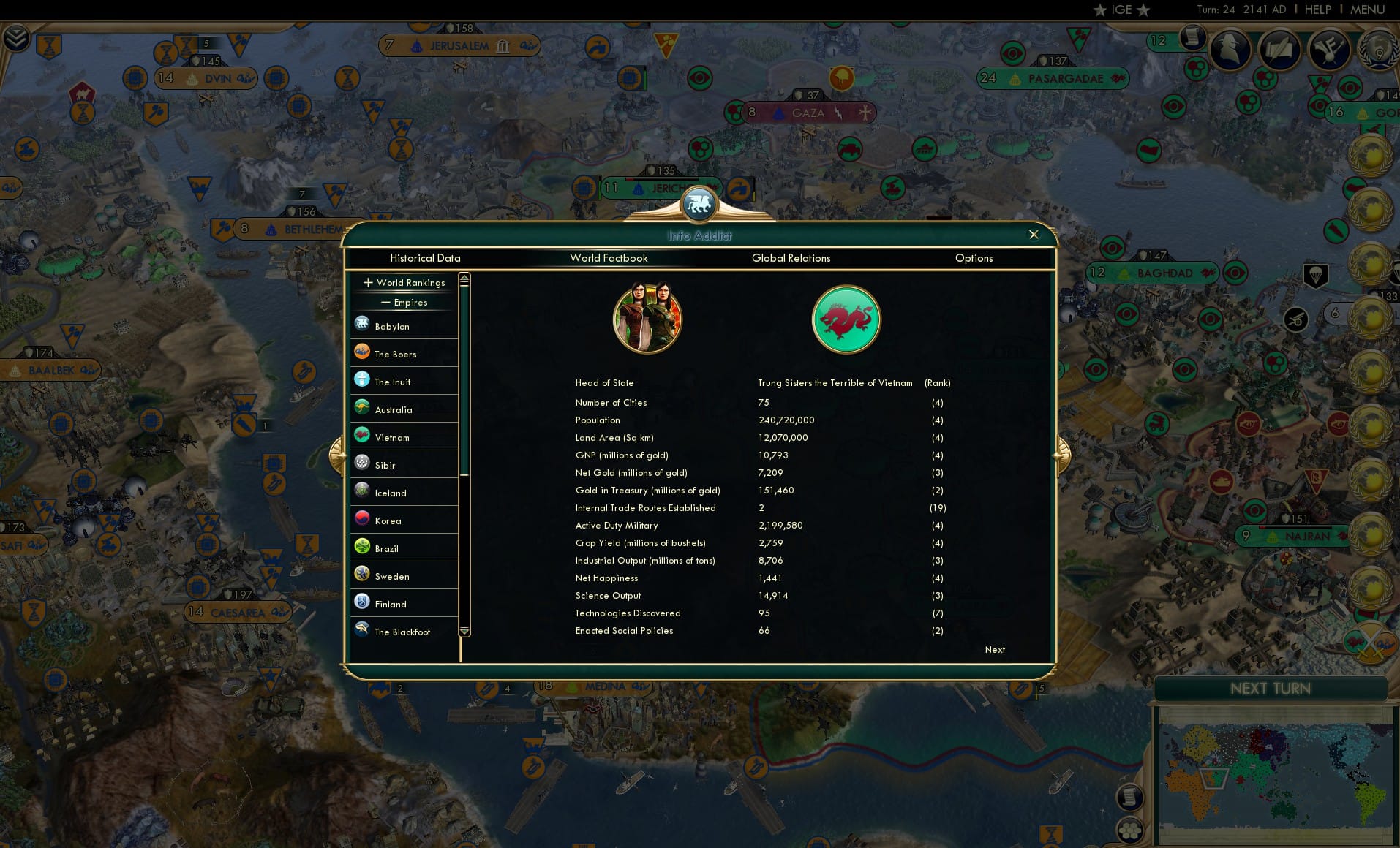Open the Social Policies icon

[x=1330, y=50]
